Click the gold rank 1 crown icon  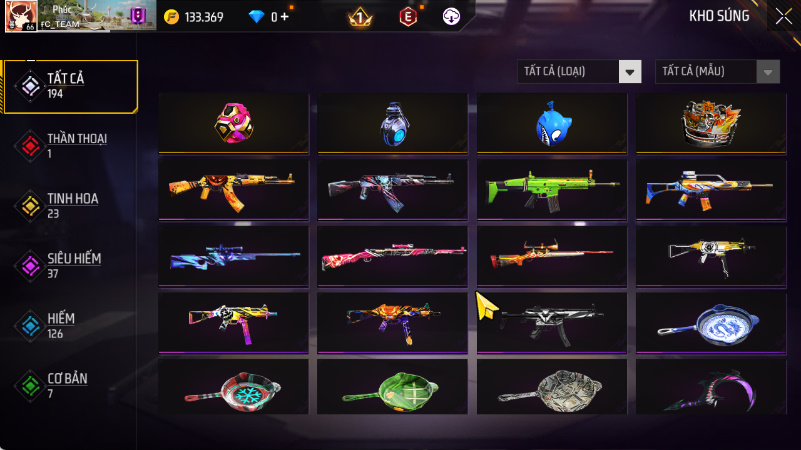[x=360, y=17]
